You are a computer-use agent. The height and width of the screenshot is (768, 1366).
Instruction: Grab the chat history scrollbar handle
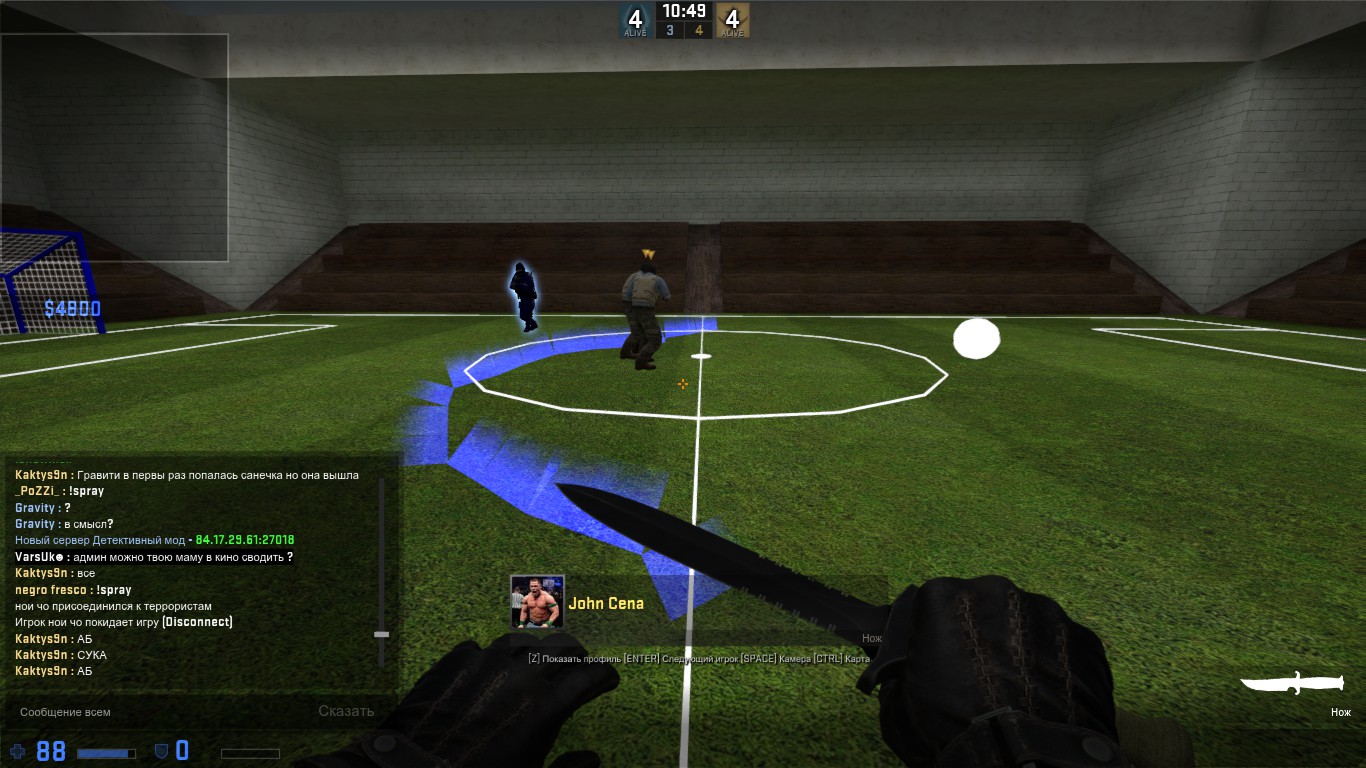381,634
